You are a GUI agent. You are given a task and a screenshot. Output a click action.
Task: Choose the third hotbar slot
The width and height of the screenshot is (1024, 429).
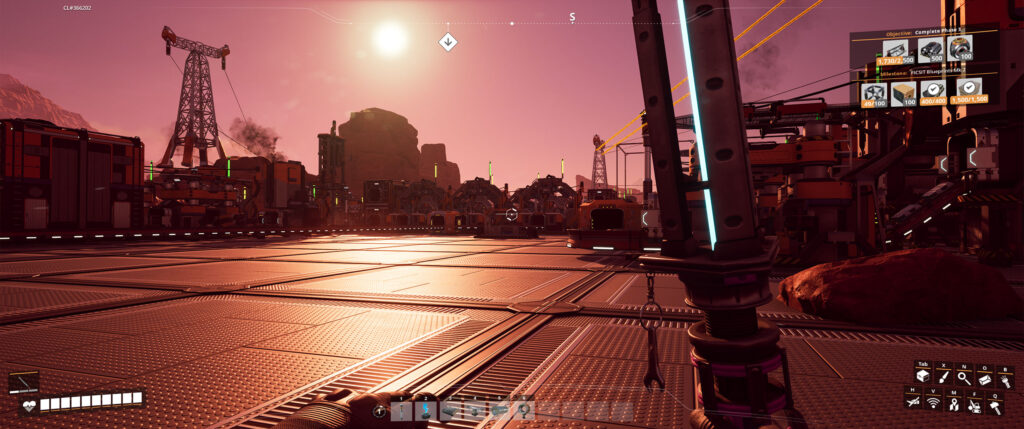pos(450,409)
